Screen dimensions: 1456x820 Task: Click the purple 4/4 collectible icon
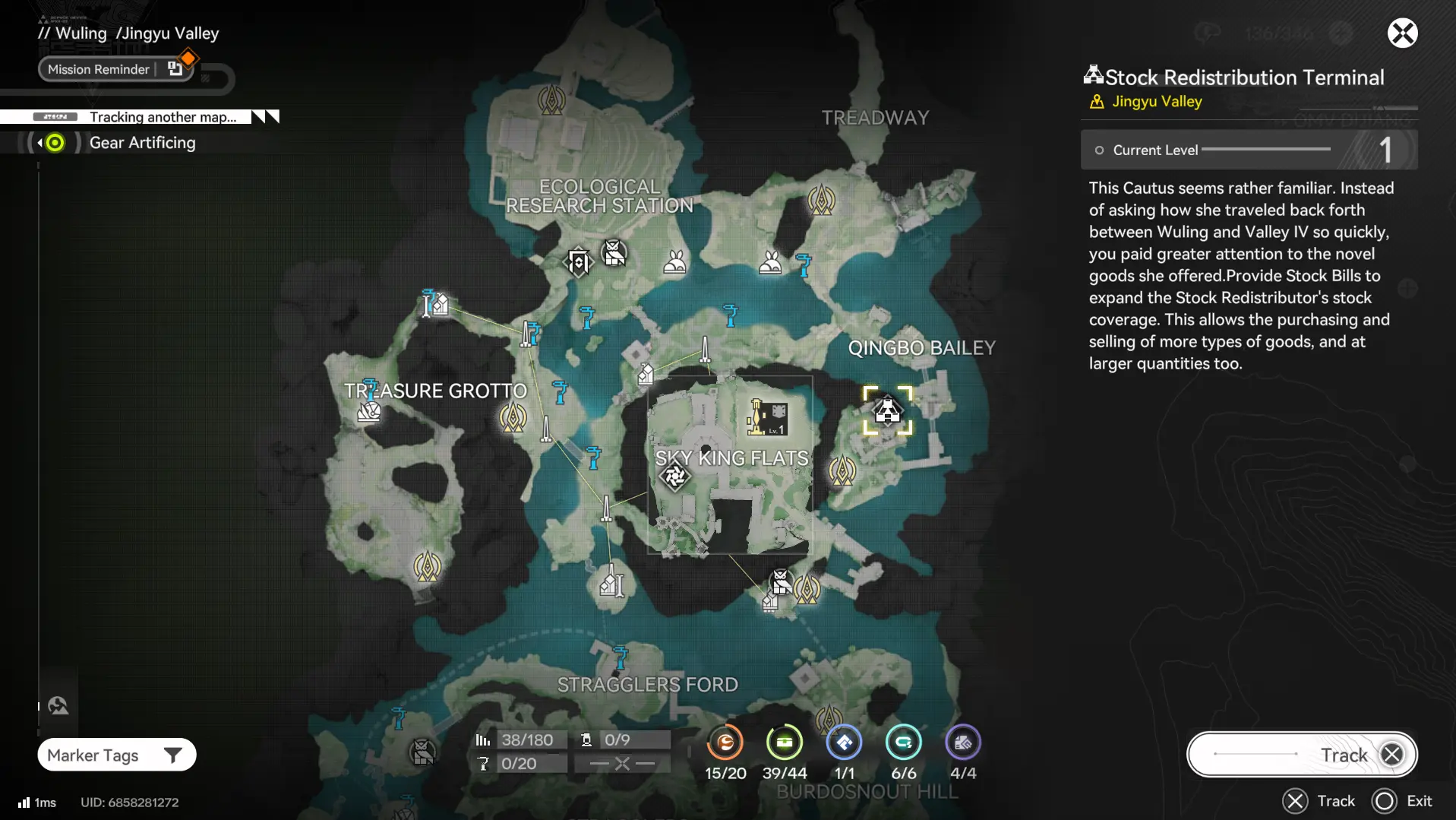962,742
